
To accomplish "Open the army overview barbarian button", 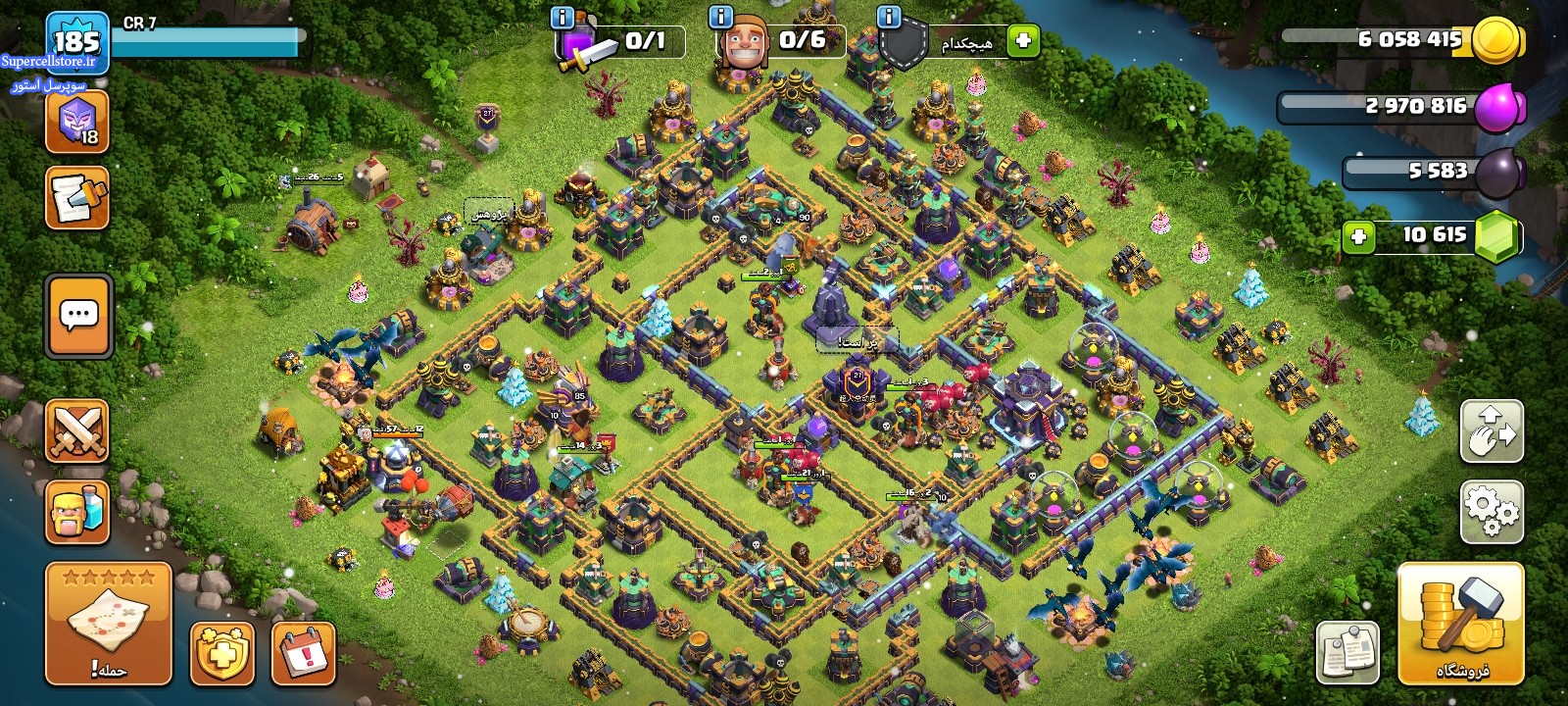I will click(76, 512).
